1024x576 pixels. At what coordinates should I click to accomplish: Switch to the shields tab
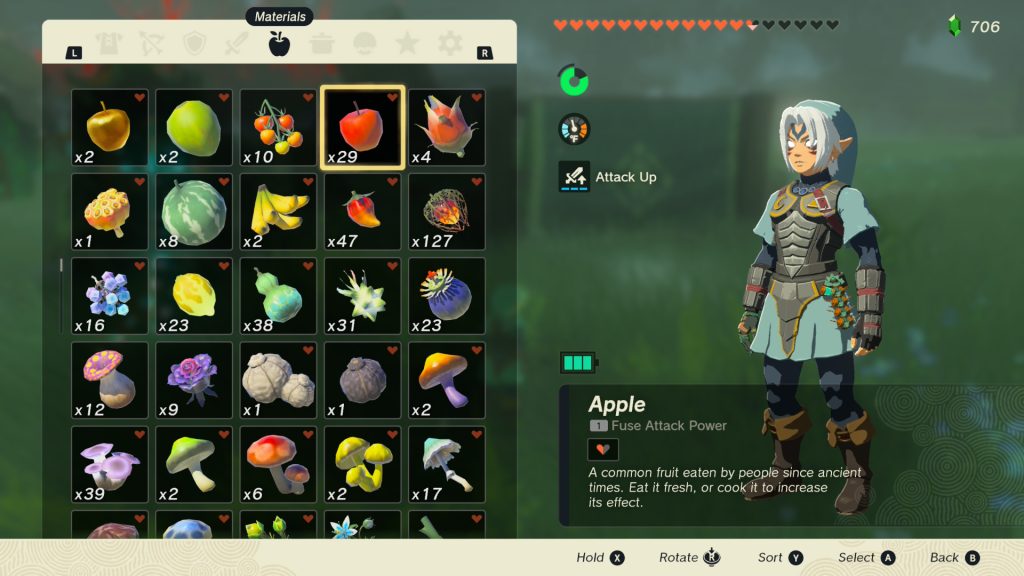pyautogui.click(x=194, y=44)
